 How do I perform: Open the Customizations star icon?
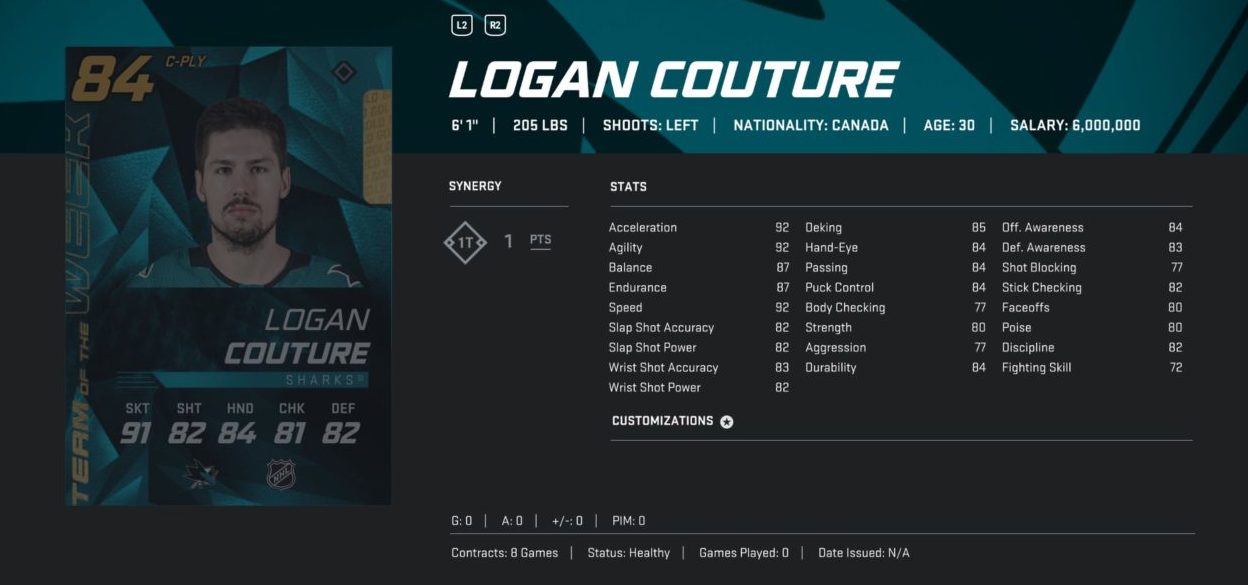[x=727, y=422]
